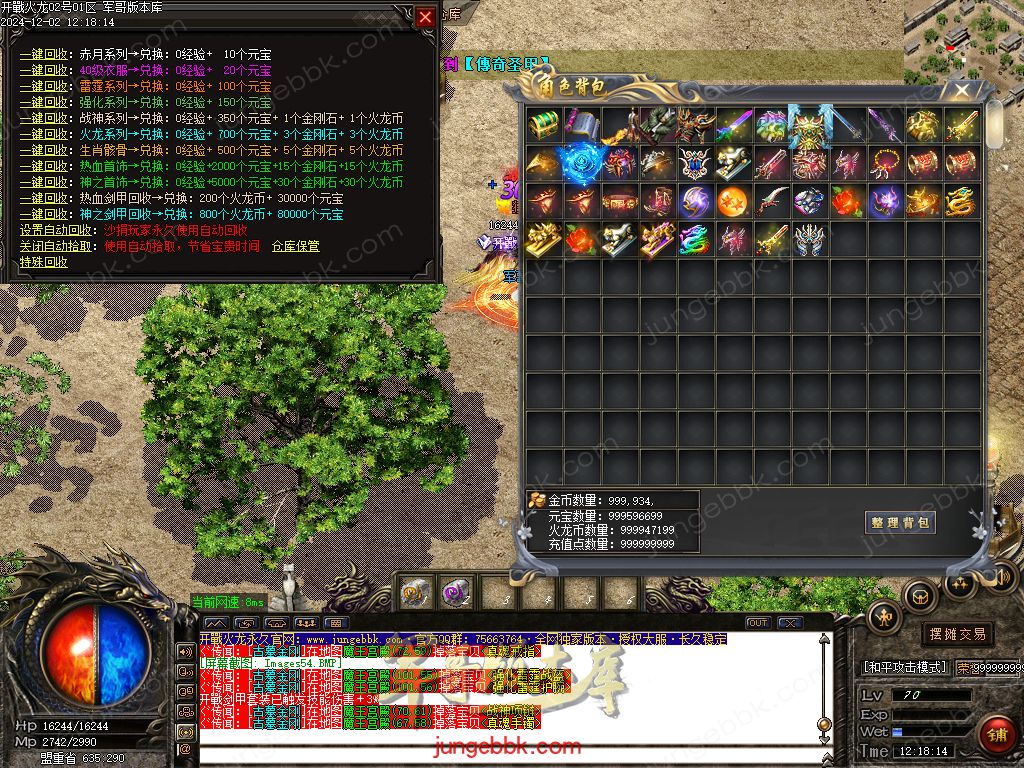Image resolution: width=1024 pixels, height=768 pixels.
Task: Click the OUT button above the chat
Action: coord(758,623)
